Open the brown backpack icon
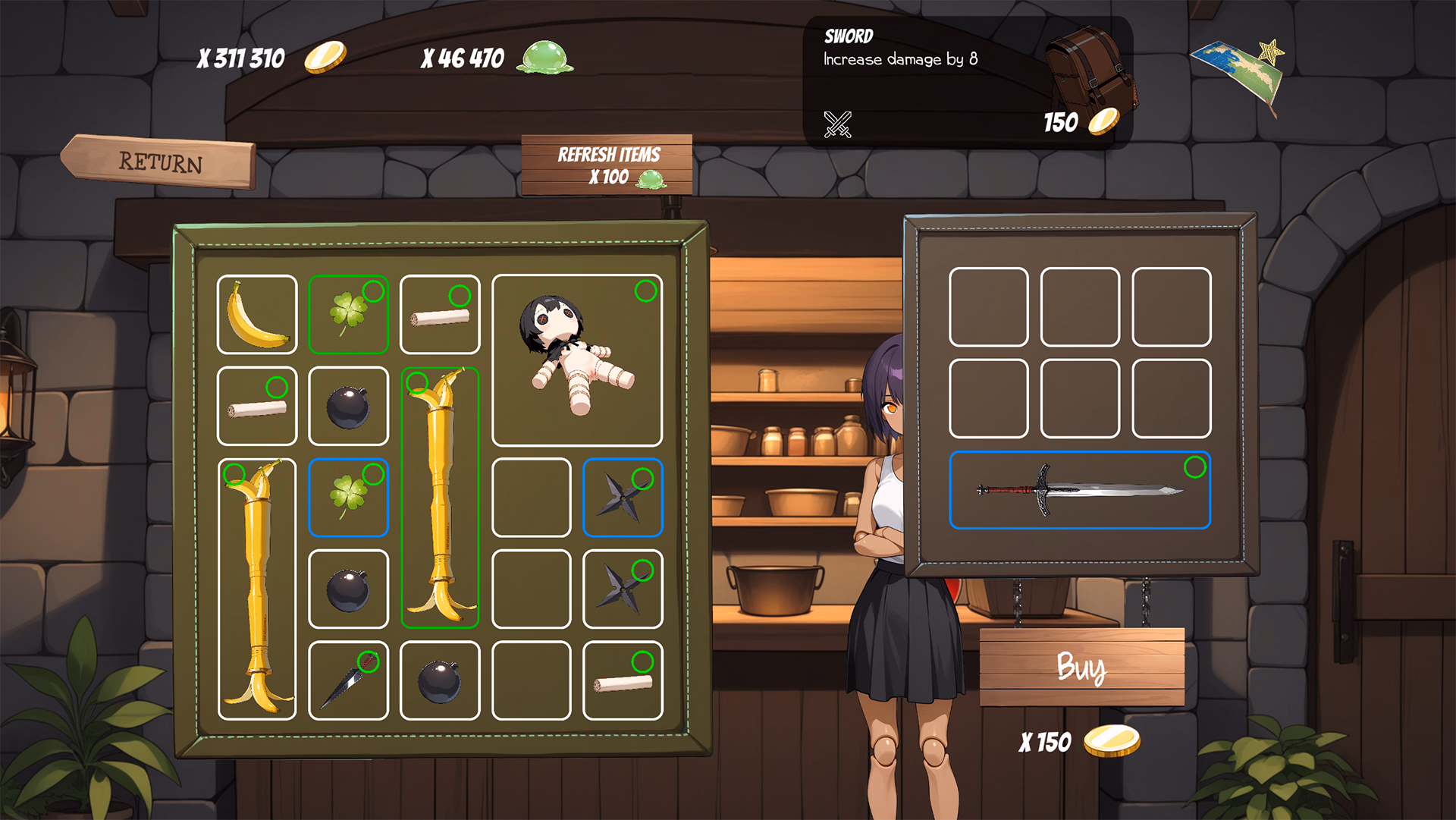The image size is (1456, 820). click(x=1090, y=70)
